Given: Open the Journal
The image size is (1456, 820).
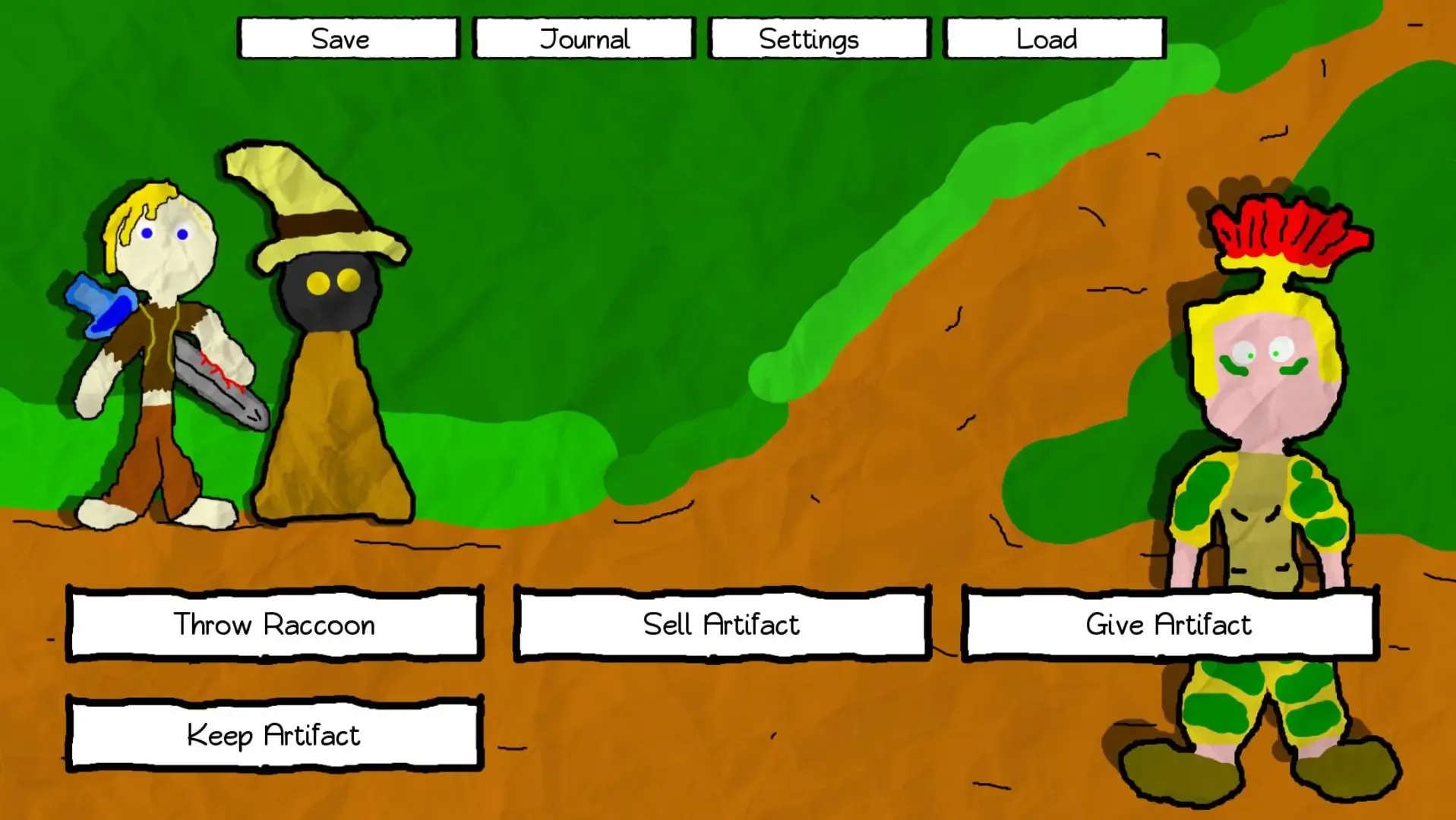Looking at the screenshot, I should 583,38.
